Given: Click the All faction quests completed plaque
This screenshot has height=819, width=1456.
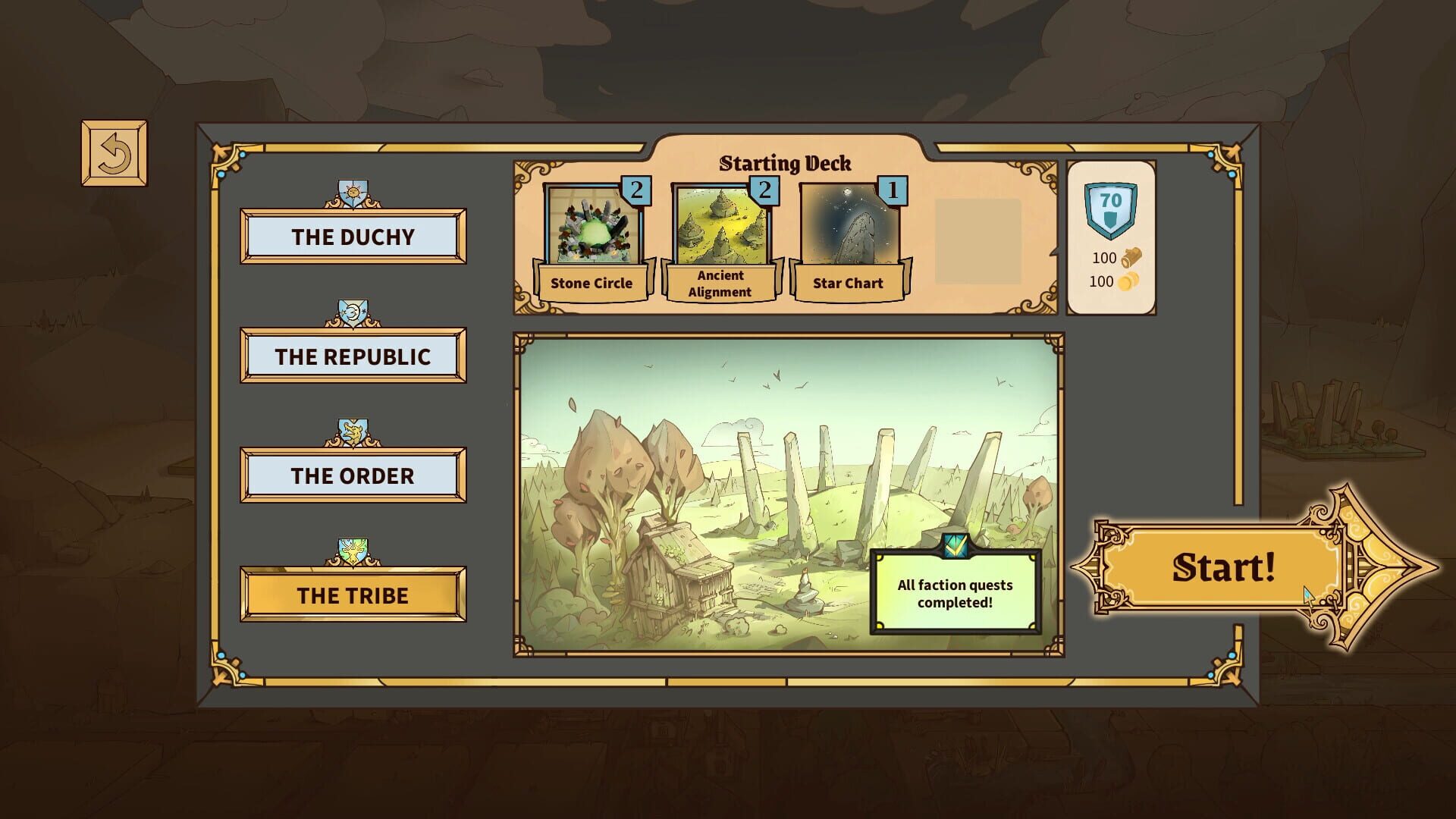Looking at the screenshot, I should [x=955, y=591].
